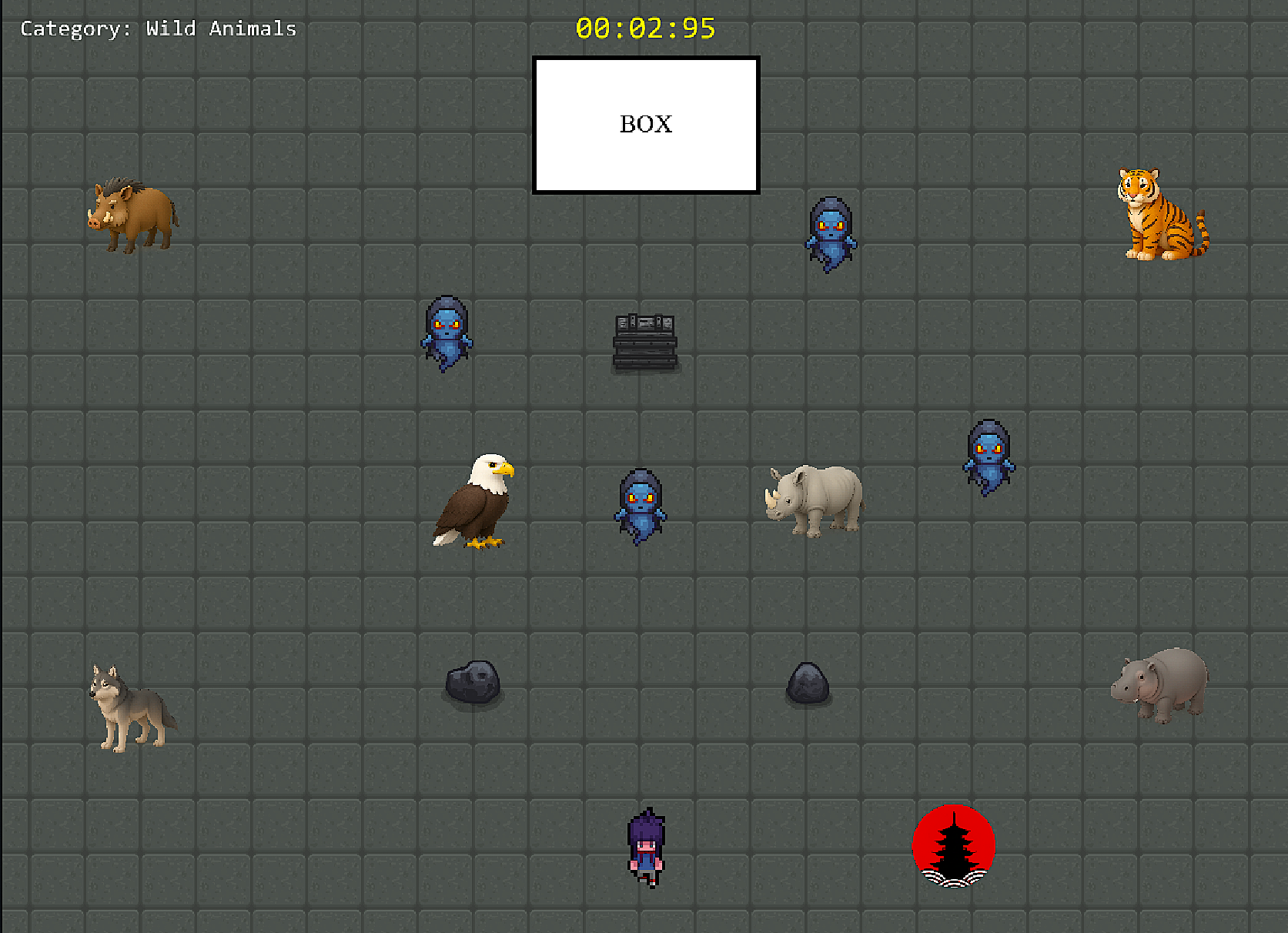Click the Category: Wild Animals label
This screenshot has width=1288, height=933.
coord(158,28)
